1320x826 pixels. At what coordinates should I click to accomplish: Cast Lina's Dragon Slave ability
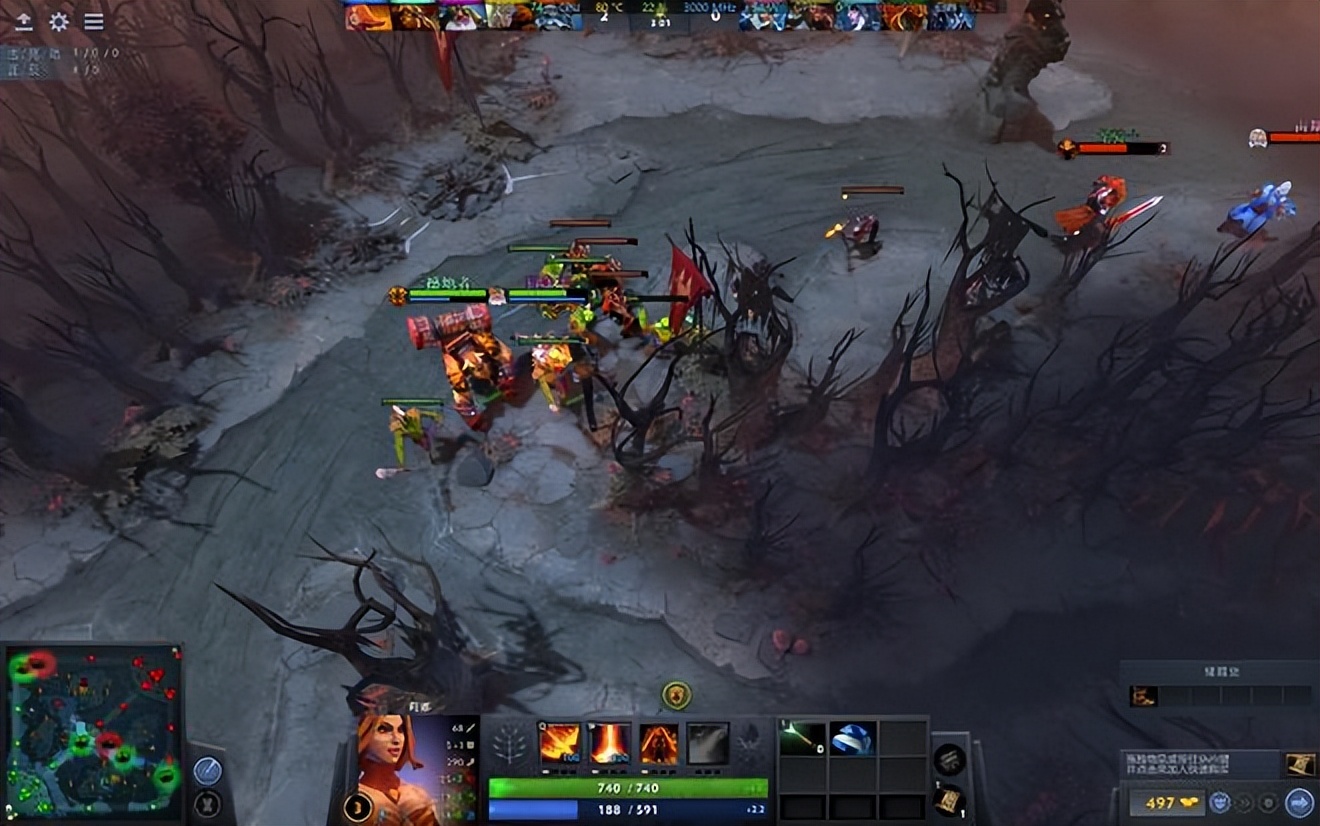tap(560, 743)
